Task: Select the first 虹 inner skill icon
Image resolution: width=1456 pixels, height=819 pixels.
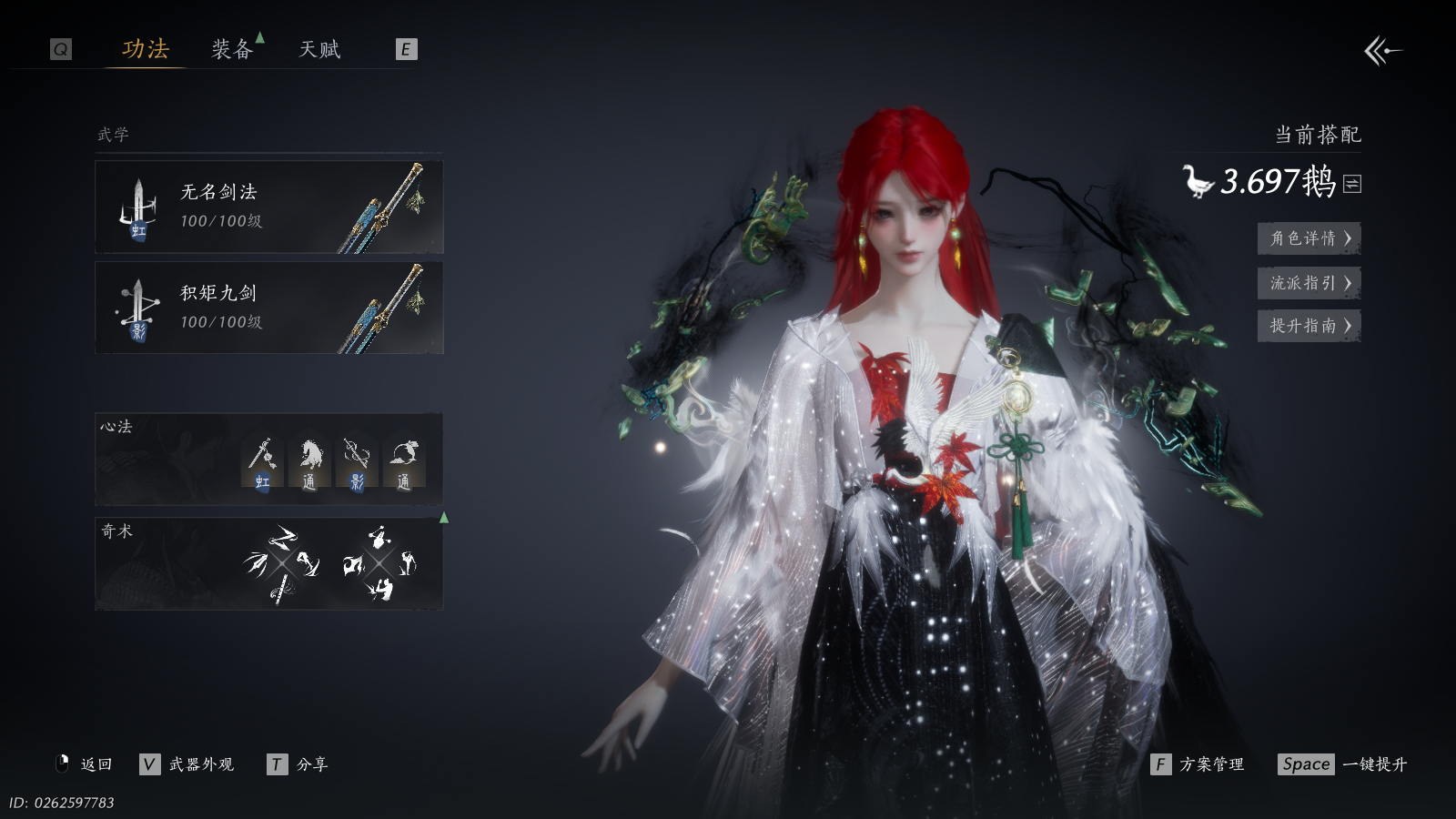Action: (262, 463)
